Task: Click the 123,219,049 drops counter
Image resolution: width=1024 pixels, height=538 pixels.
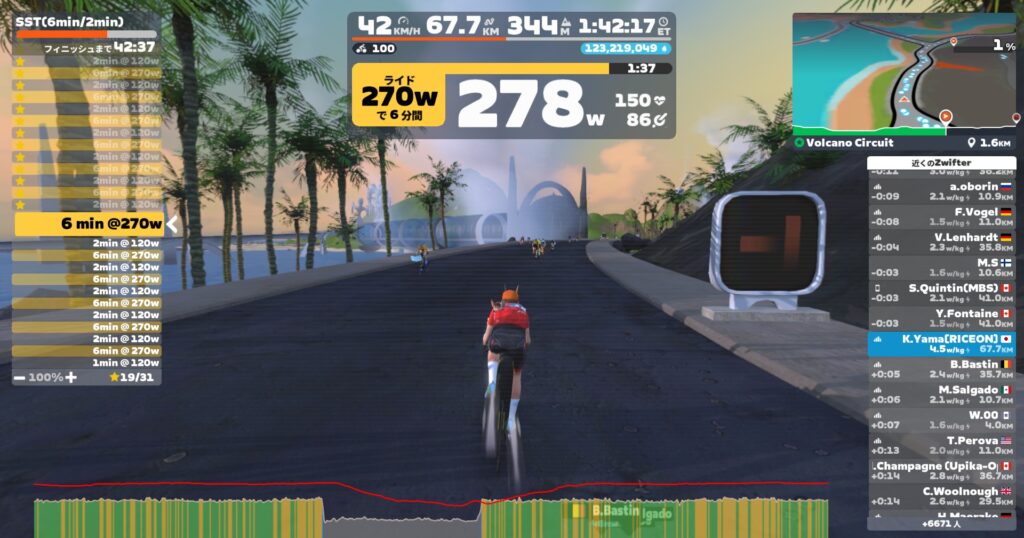Action: [626, 47]
